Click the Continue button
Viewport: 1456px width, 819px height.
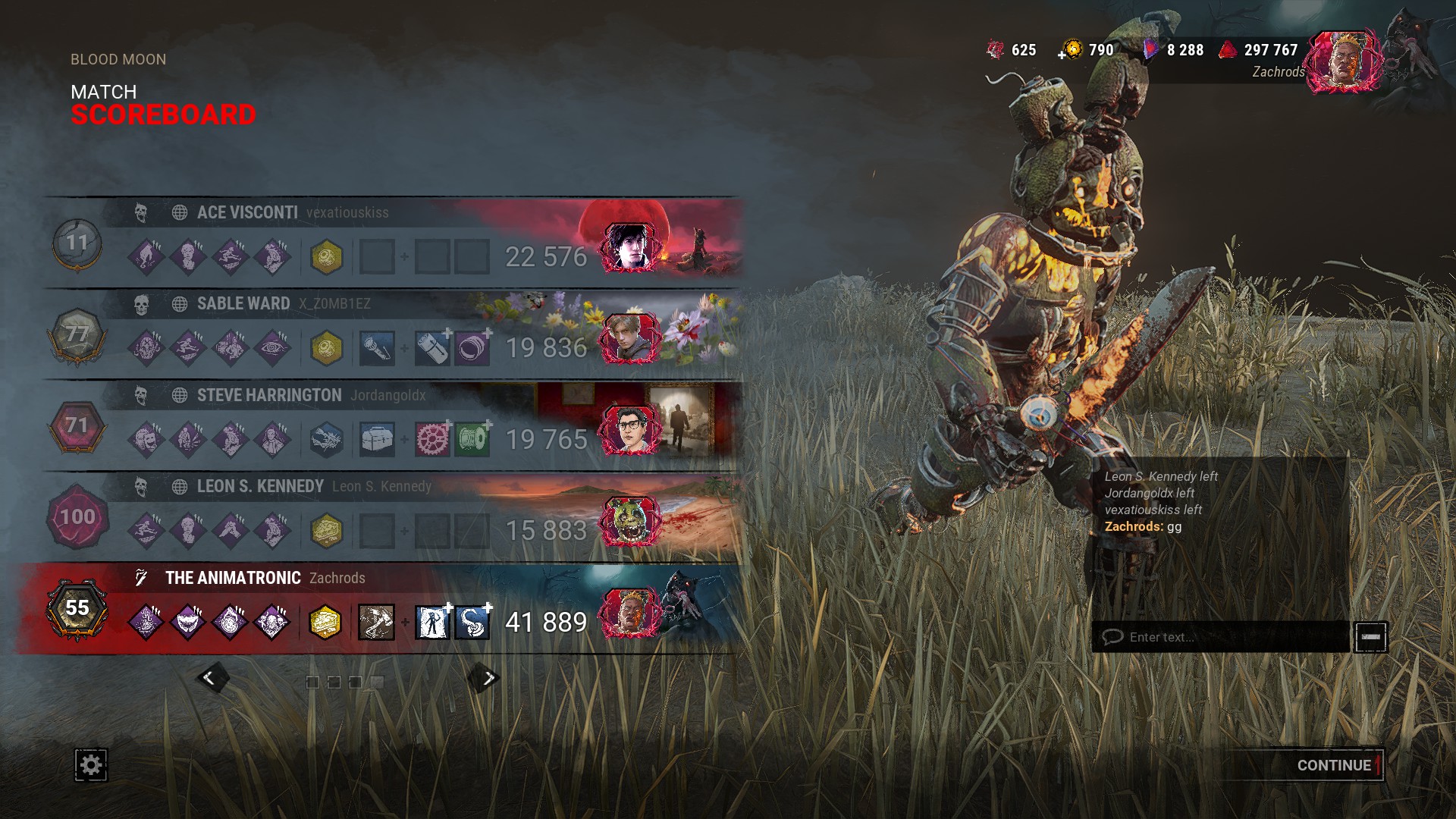click(x=1333, y=765)
